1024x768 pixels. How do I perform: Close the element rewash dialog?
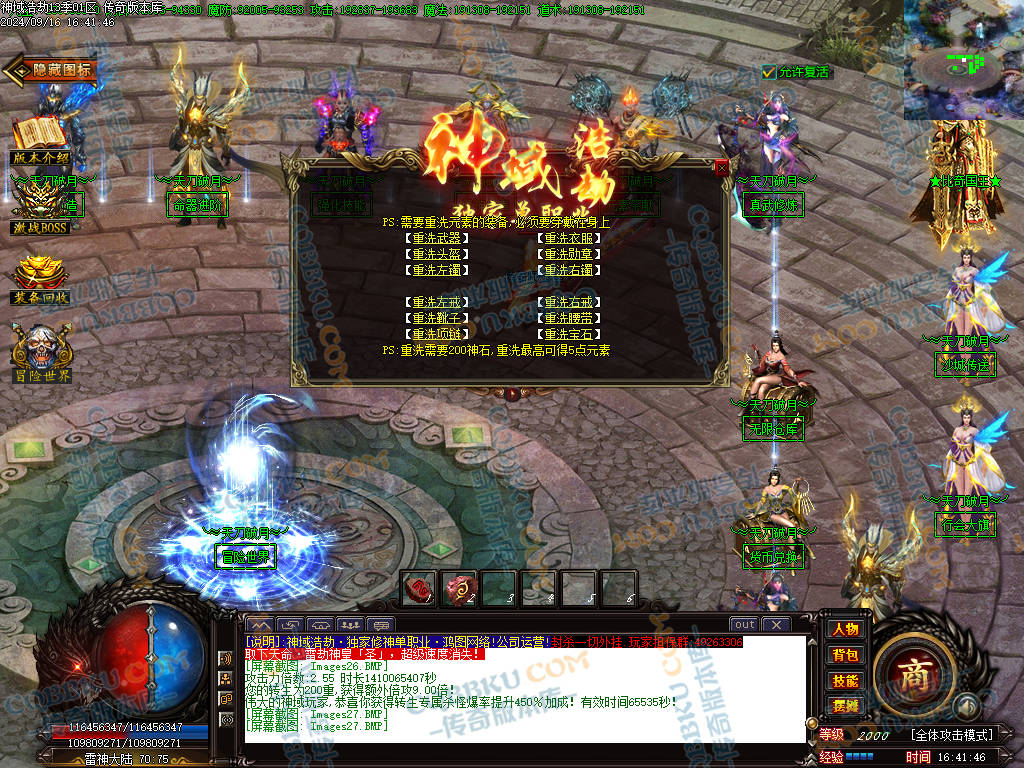click(722, 169)
